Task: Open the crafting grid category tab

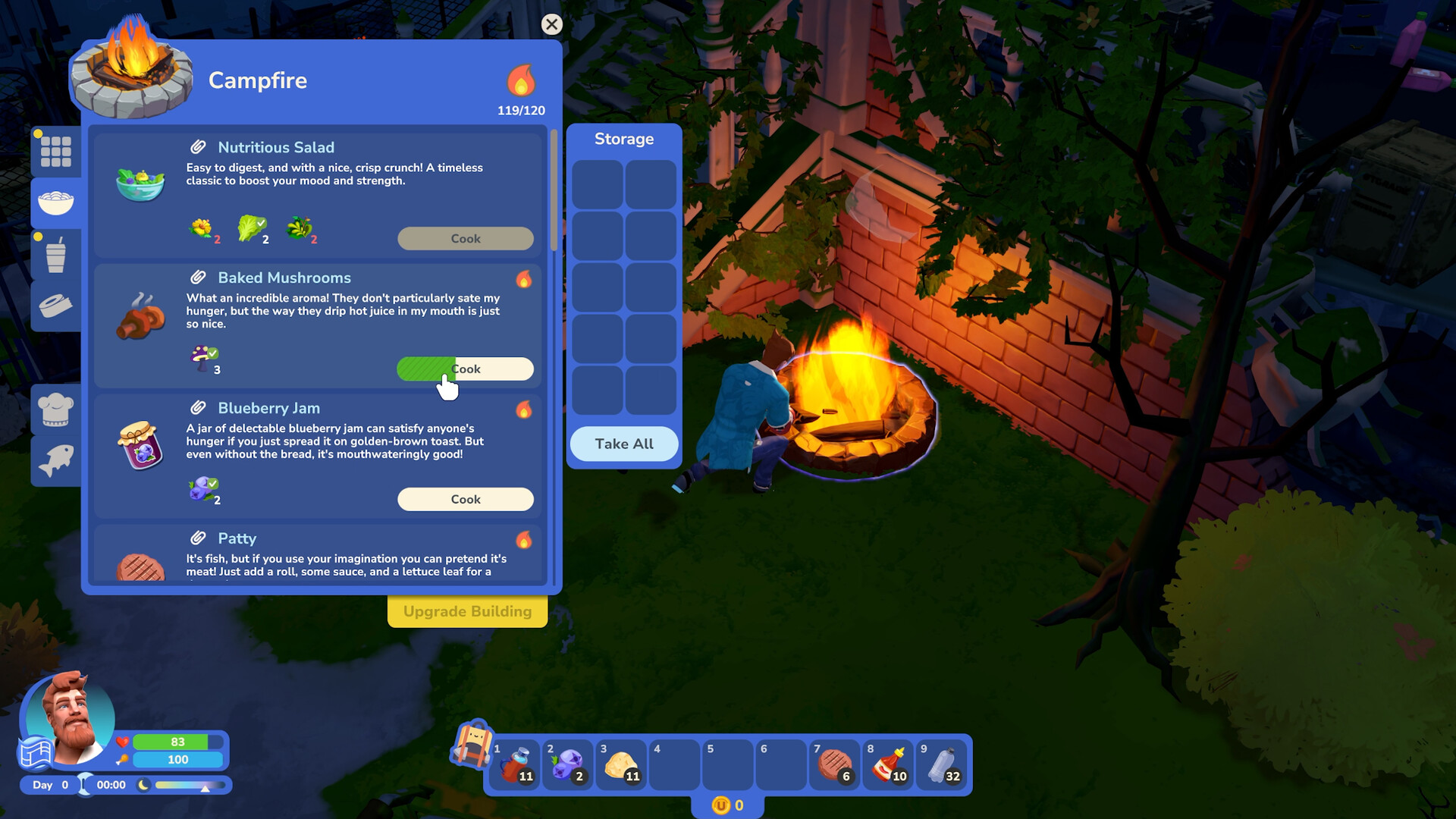Action: click(55, 151)
